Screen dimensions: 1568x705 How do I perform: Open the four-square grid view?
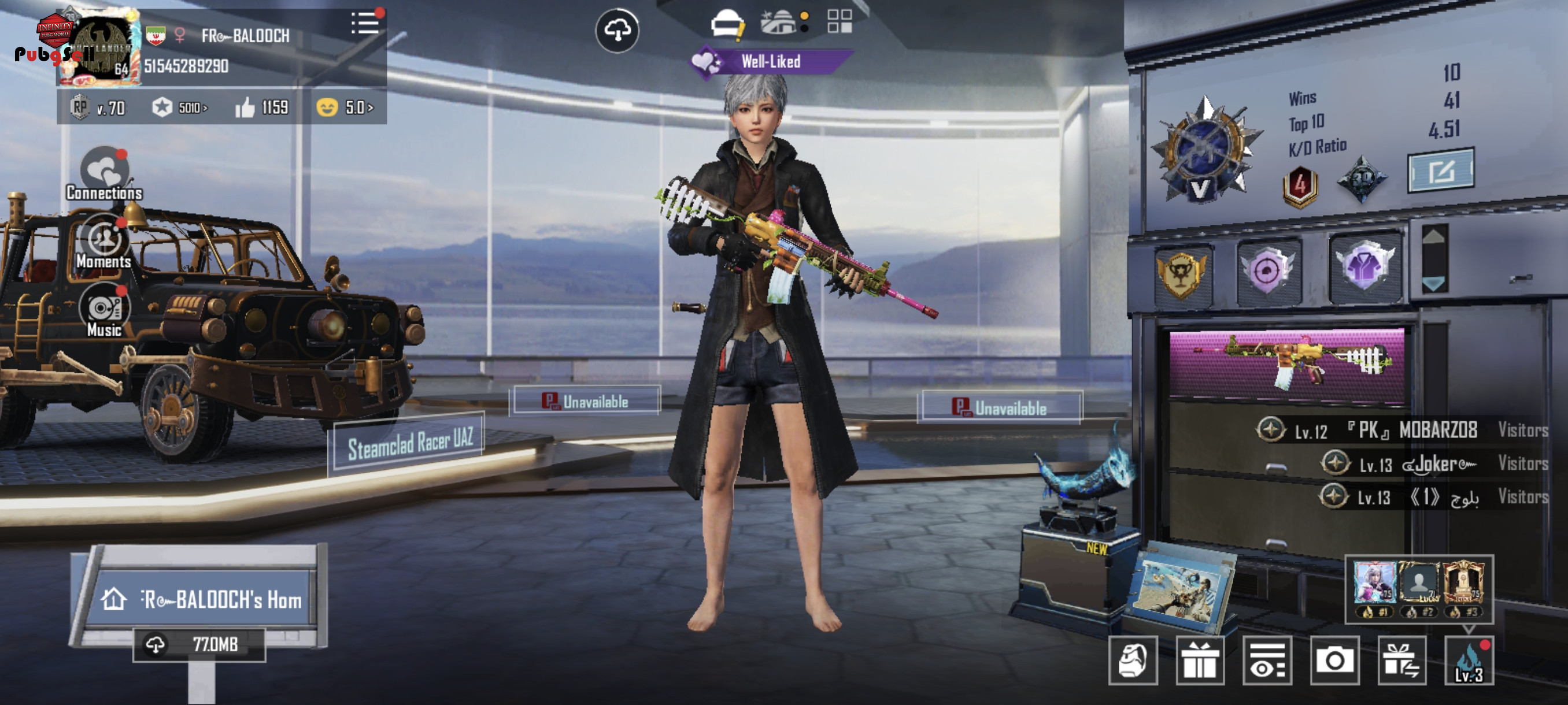840,21
